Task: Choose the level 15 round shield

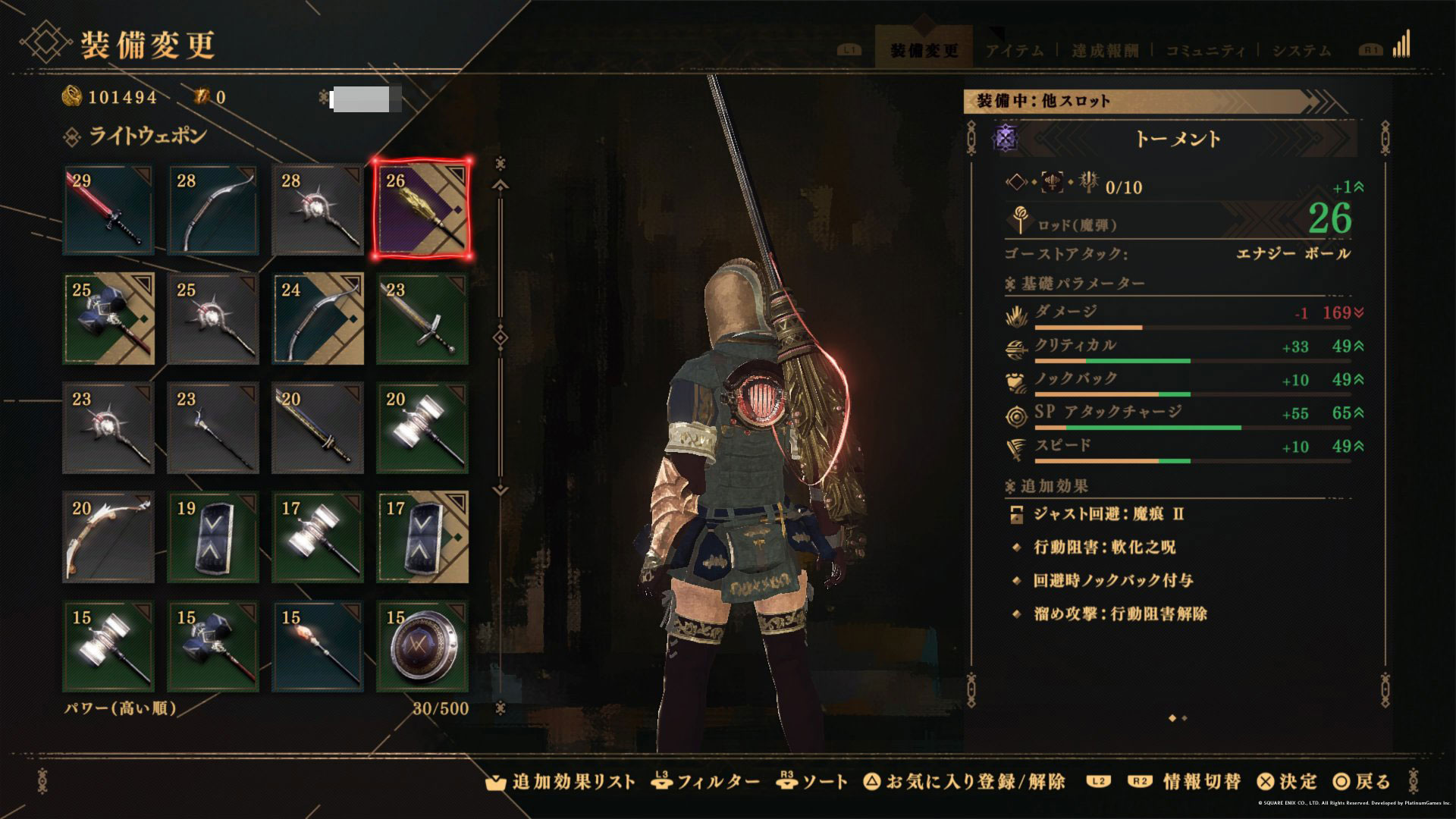Action: [422, 647]
